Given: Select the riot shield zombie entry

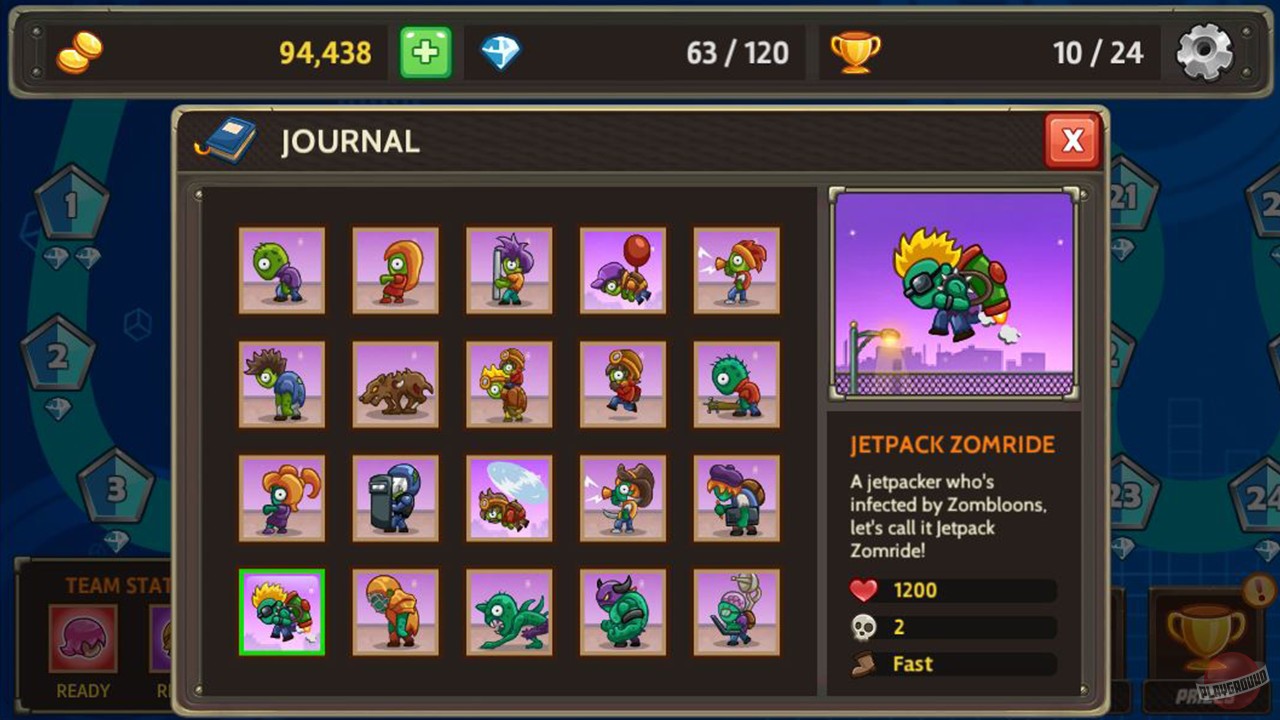Looking at the screenshot, I should [x=395, y=497].
